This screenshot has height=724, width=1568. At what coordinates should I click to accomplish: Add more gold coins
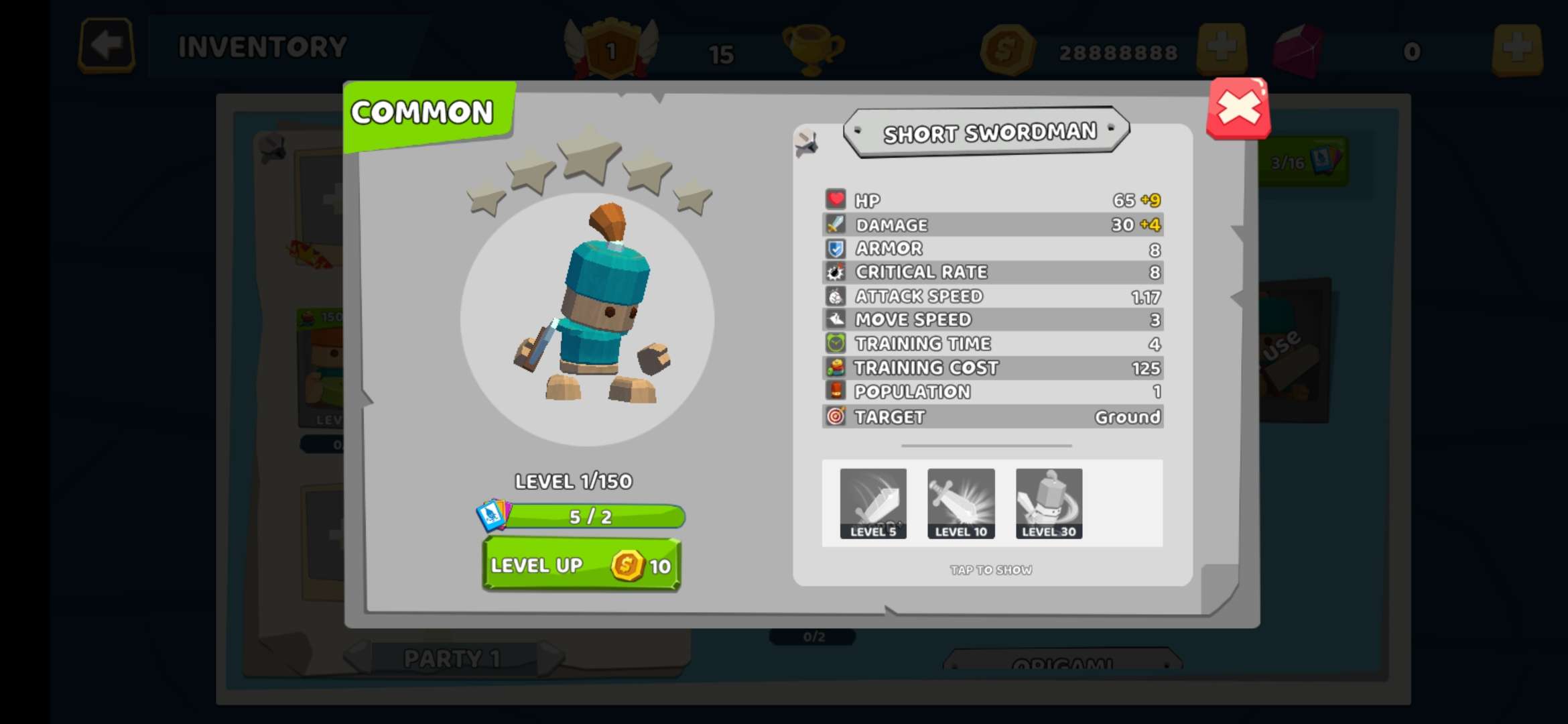(x=1221, y=48)
